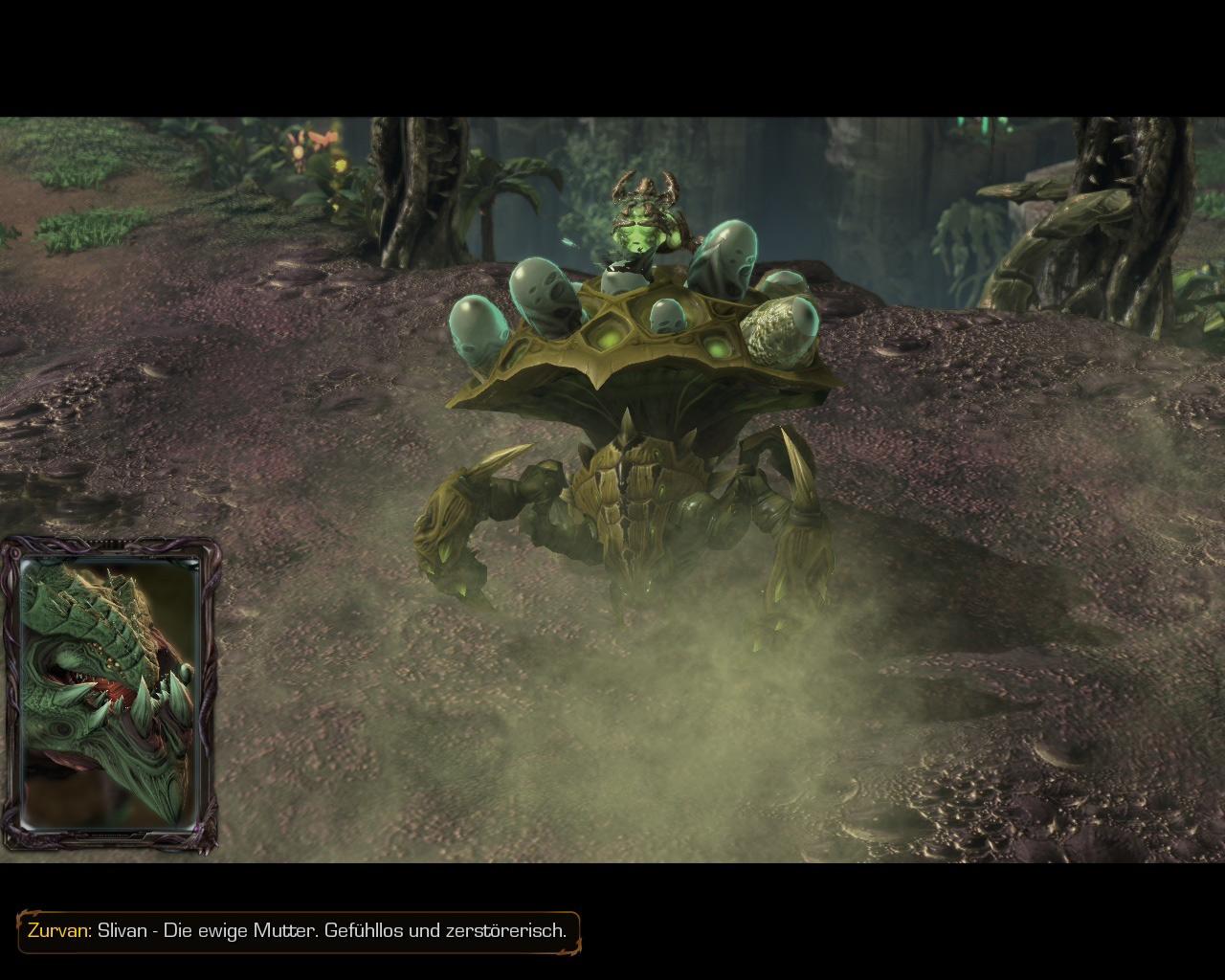Click the dialogue text about Slivan

(335, 928)
